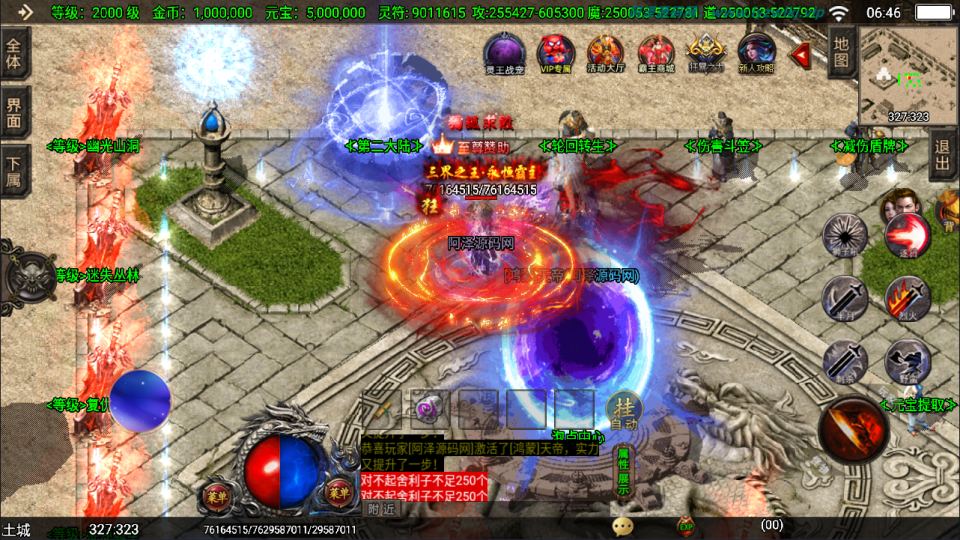
Task: Trigger the 野蛮 charge skill
Action: coord(907,360)
